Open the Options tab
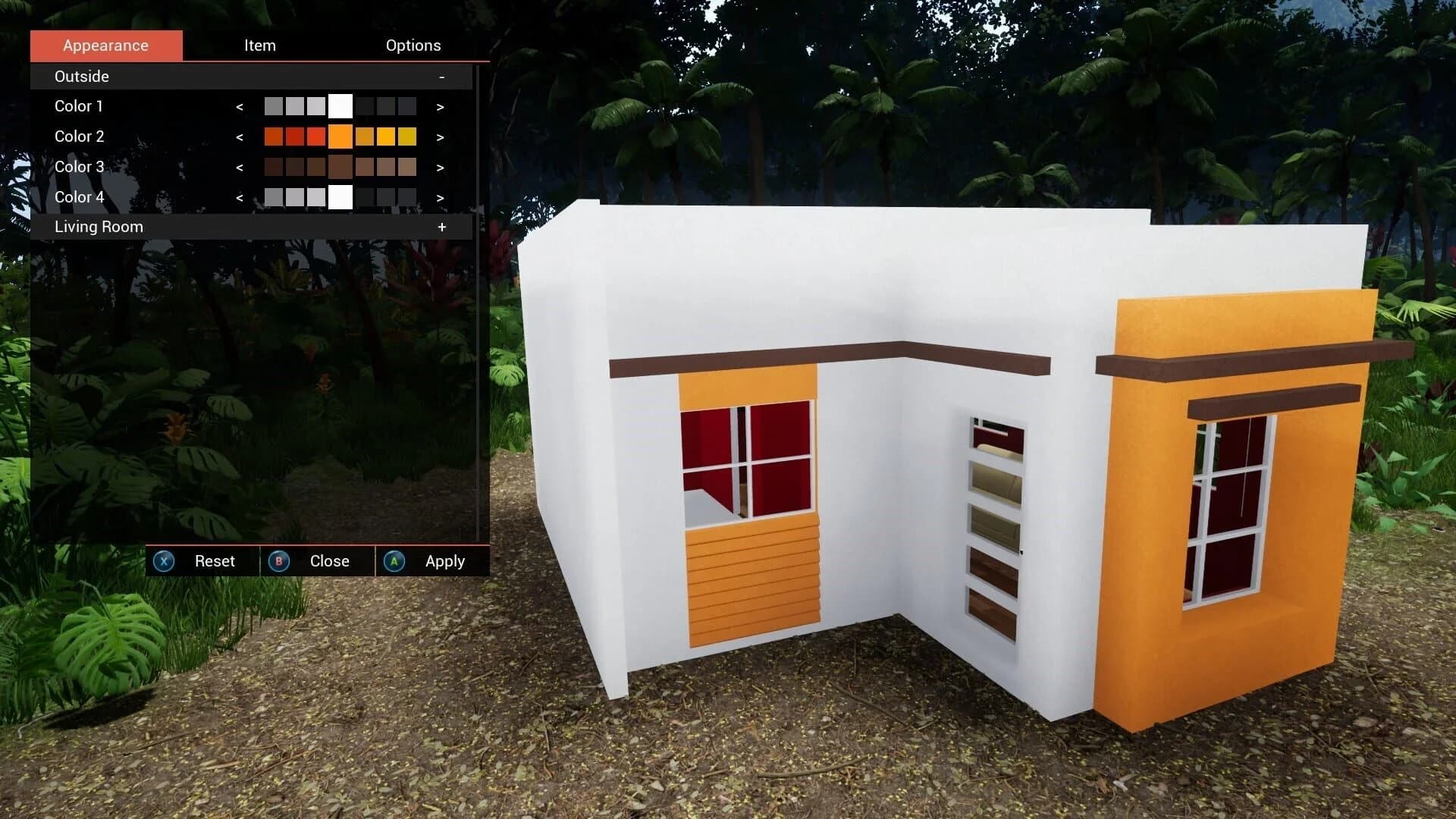Screen dimensions: 1456x819 (413, 45)
